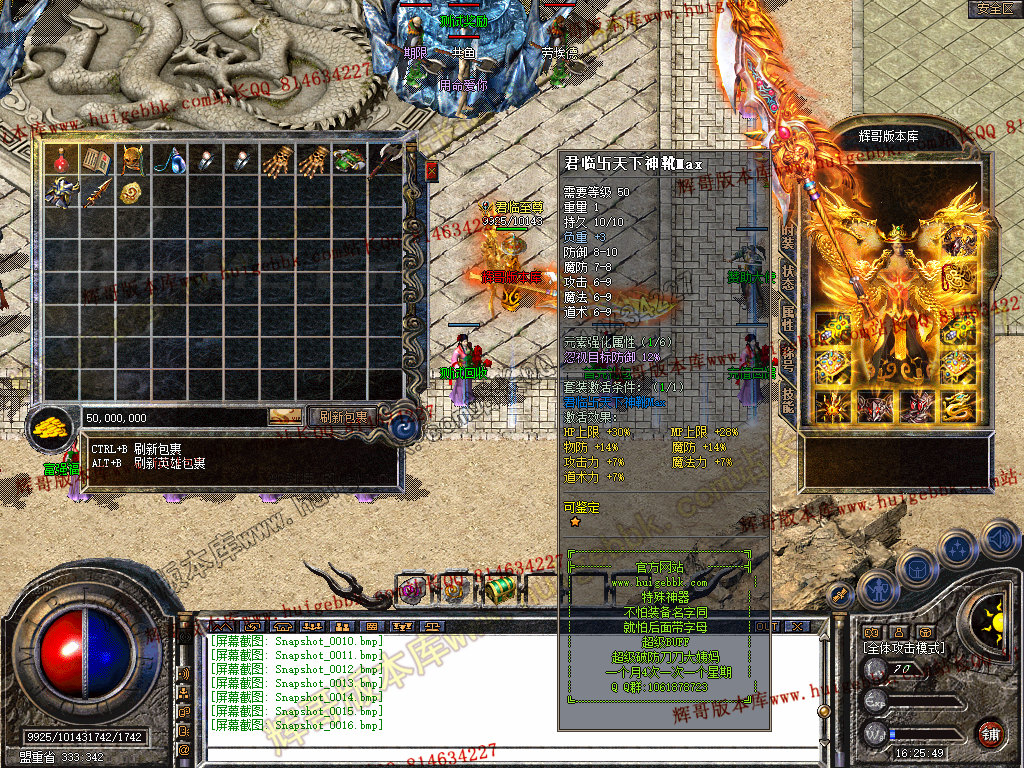
Task: Select the battle axe in the bag
Action: (x=386, y=160)
